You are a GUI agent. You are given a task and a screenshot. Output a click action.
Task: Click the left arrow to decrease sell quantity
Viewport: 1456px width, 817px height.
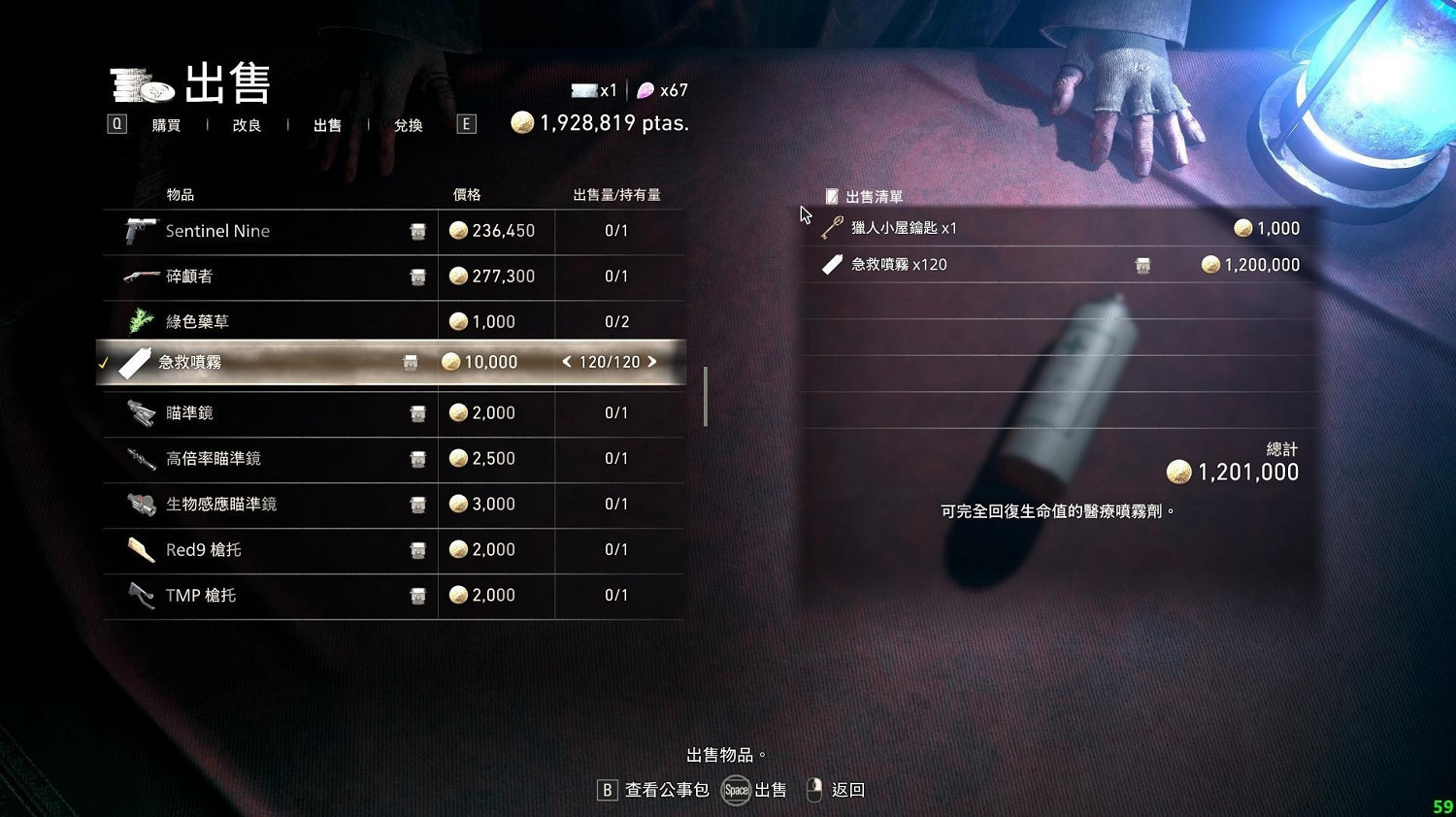click(567, 361)
